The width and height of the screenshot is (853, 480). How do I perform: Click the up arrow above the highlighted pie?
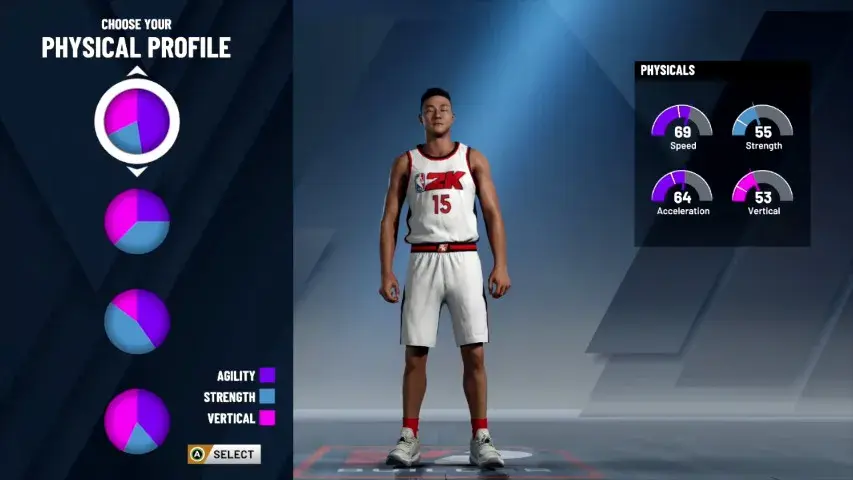tap(137, 71)
